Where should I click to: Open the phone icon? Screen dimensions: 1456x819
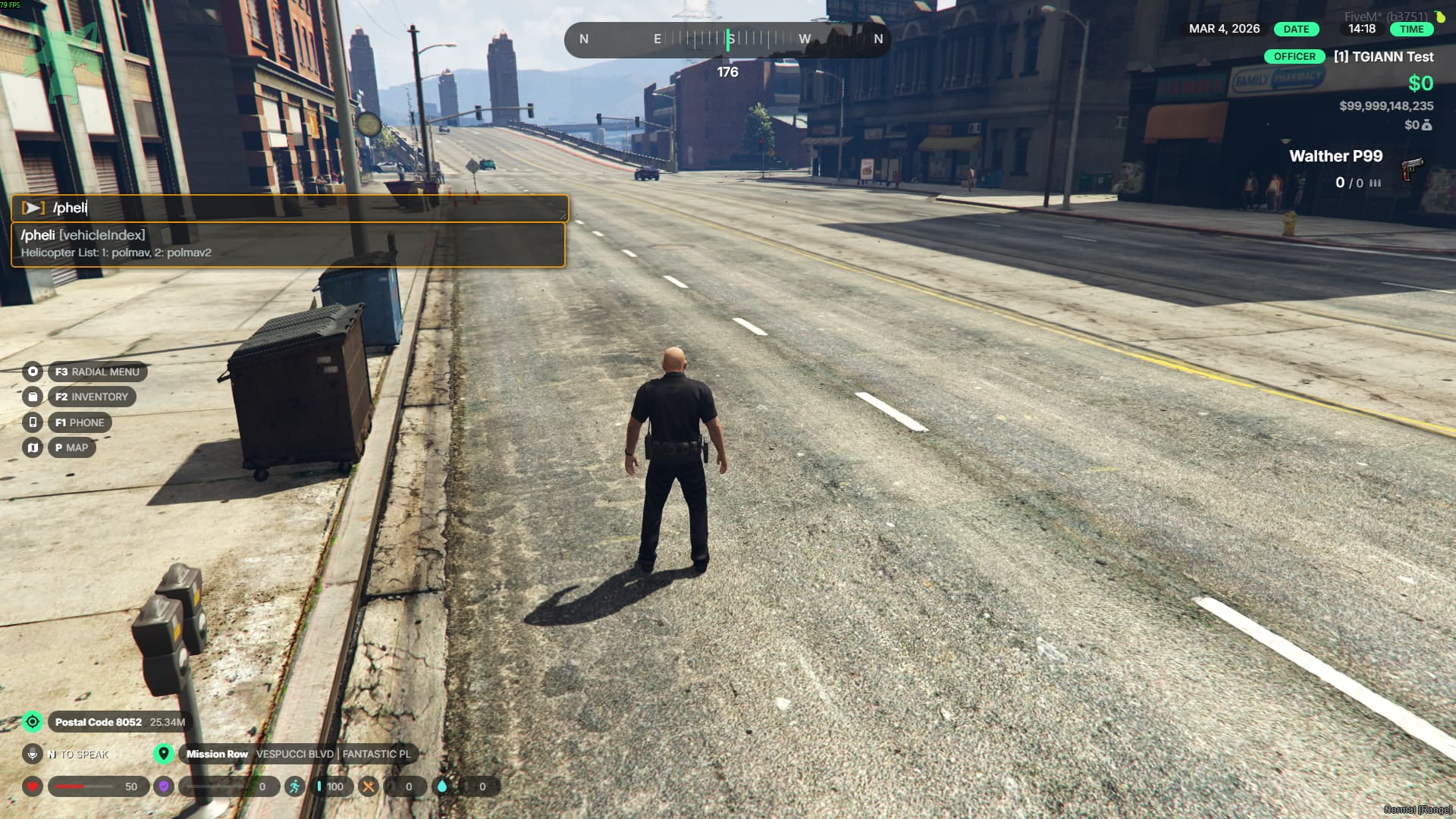pos(33,422)
